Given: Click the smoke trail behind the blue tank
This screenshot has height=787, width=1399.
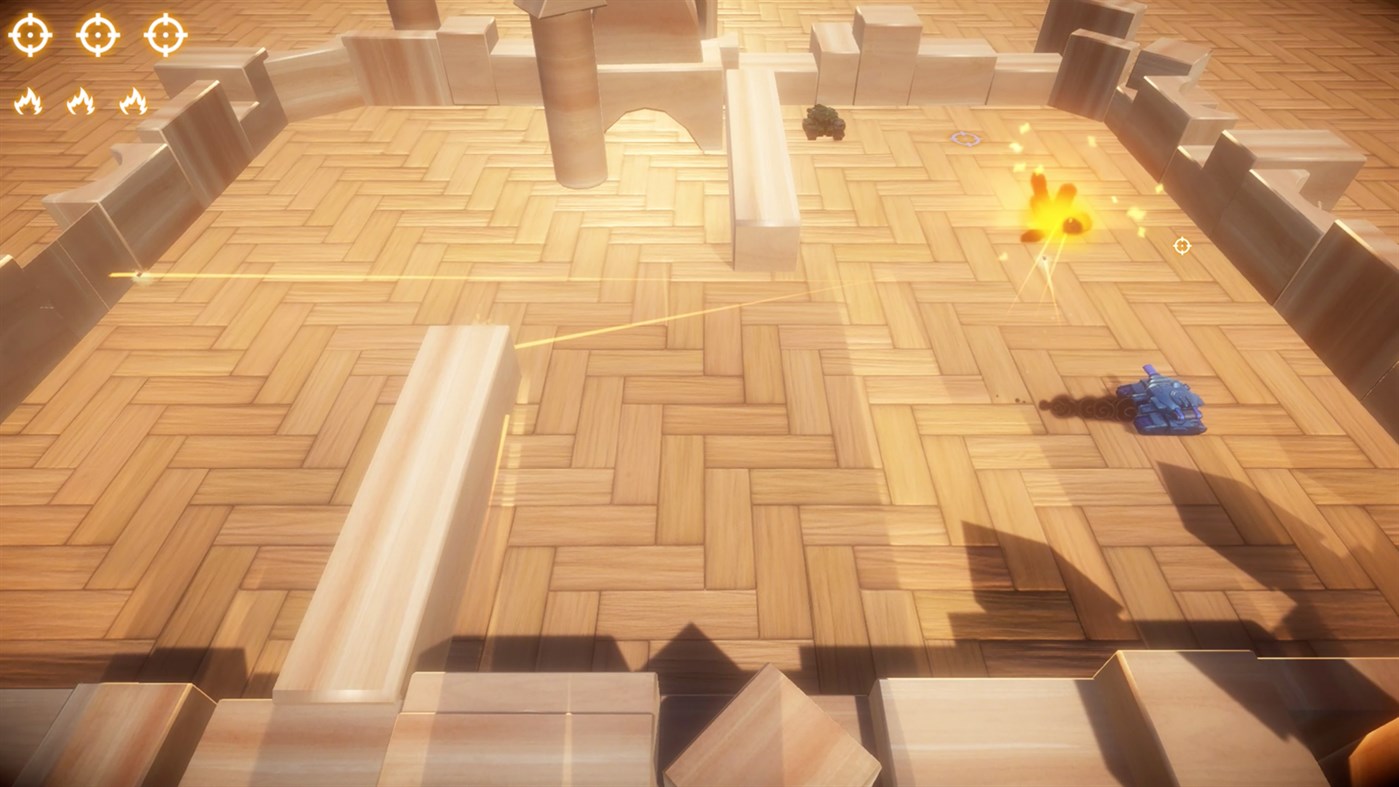Looking at the screenshot, I should (x=1085, y=405).
